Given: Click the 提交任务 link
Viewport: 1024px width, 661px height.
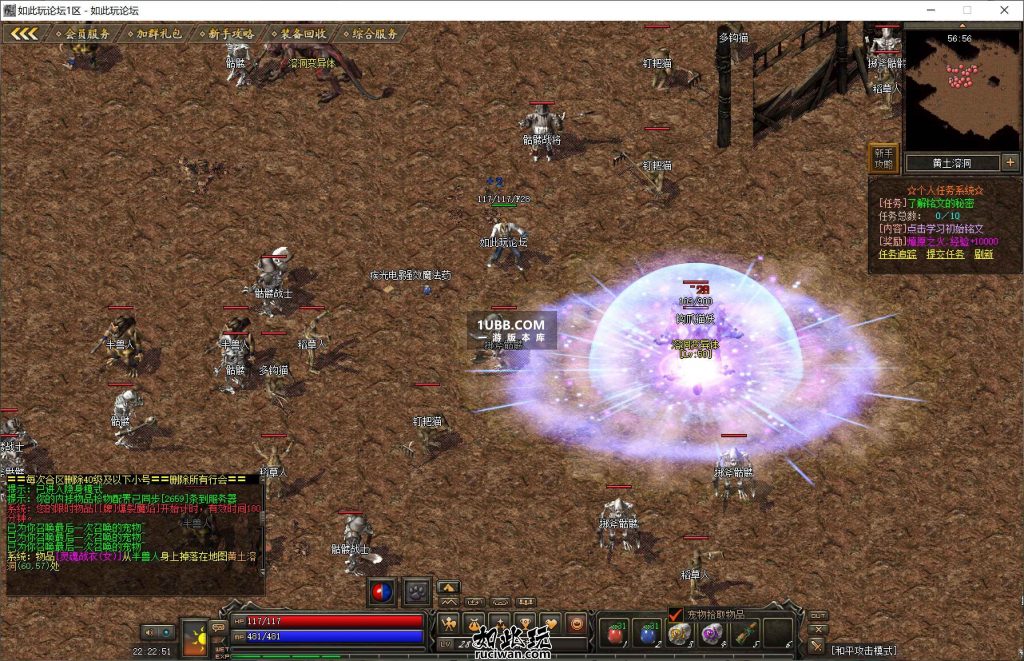Looking at the screenshot, I should pos(944,254).
